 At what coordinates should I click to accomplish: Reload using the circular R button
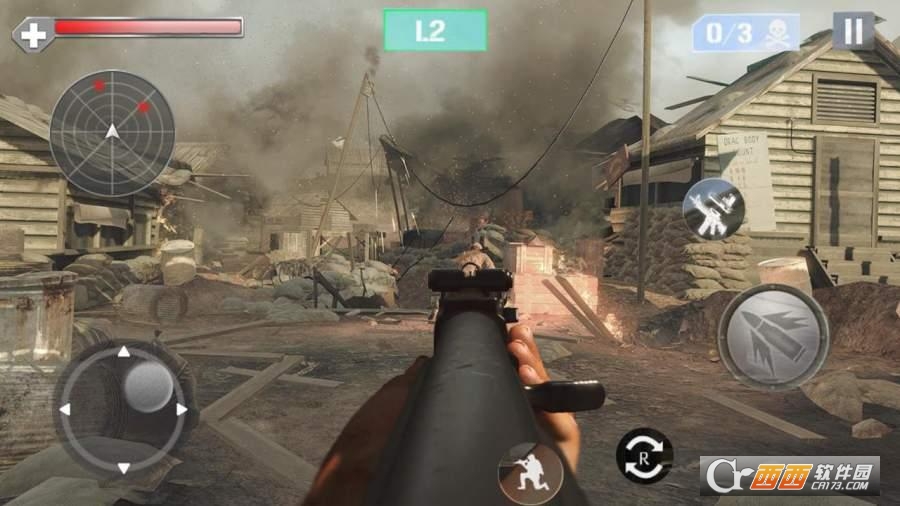644,456
